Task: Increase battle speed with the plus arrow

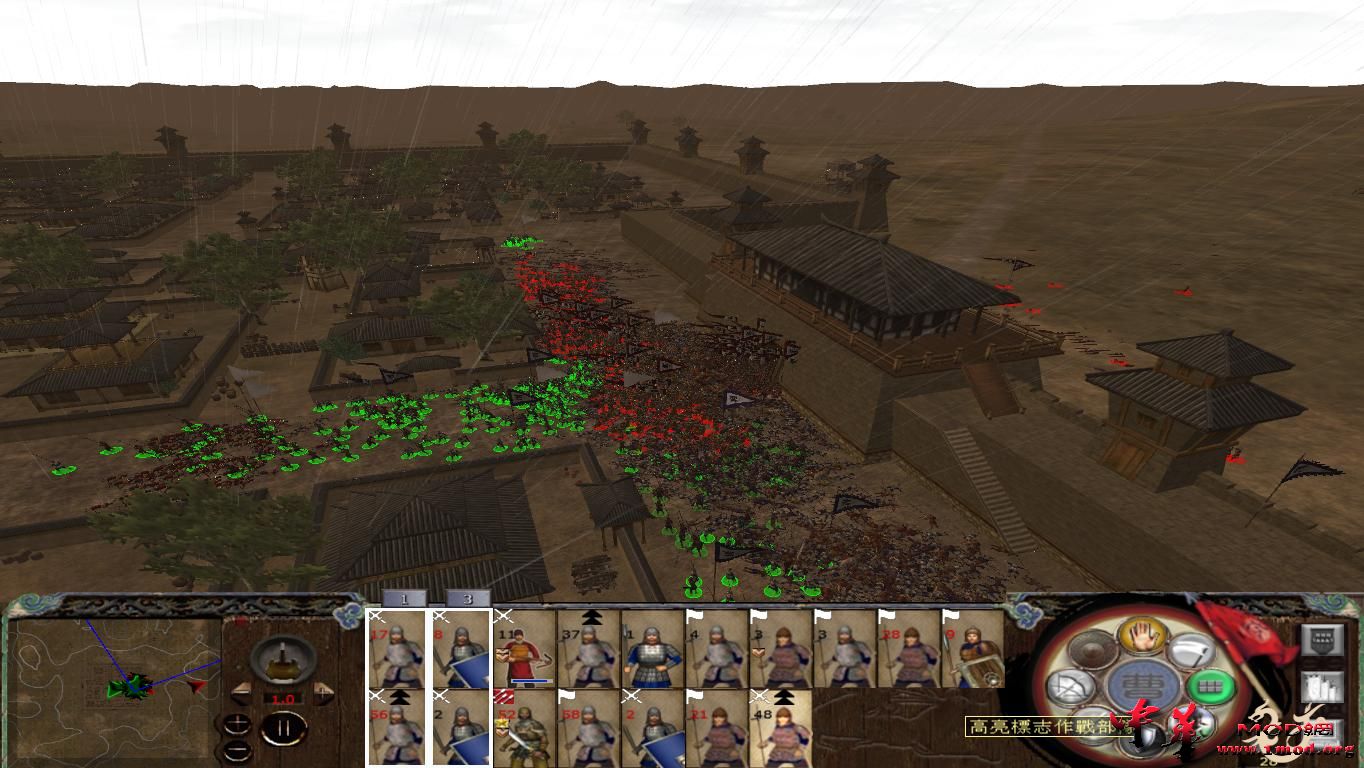Action: coord(322,693)
